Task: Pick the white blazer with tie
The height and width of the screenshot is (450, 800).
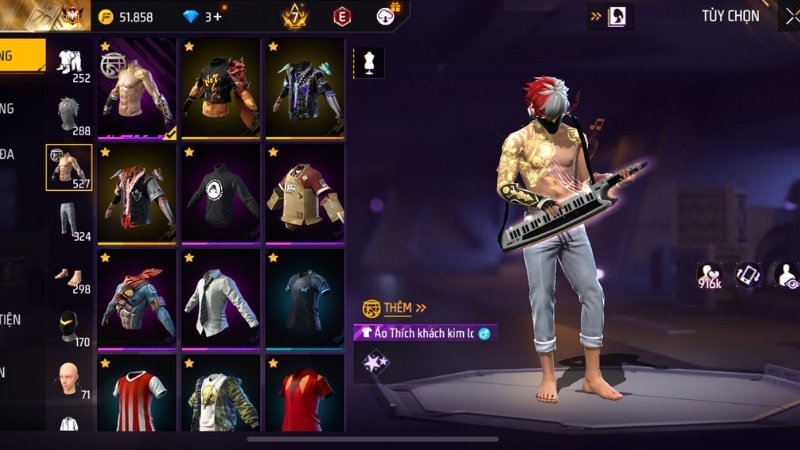Action: point(220,294)
